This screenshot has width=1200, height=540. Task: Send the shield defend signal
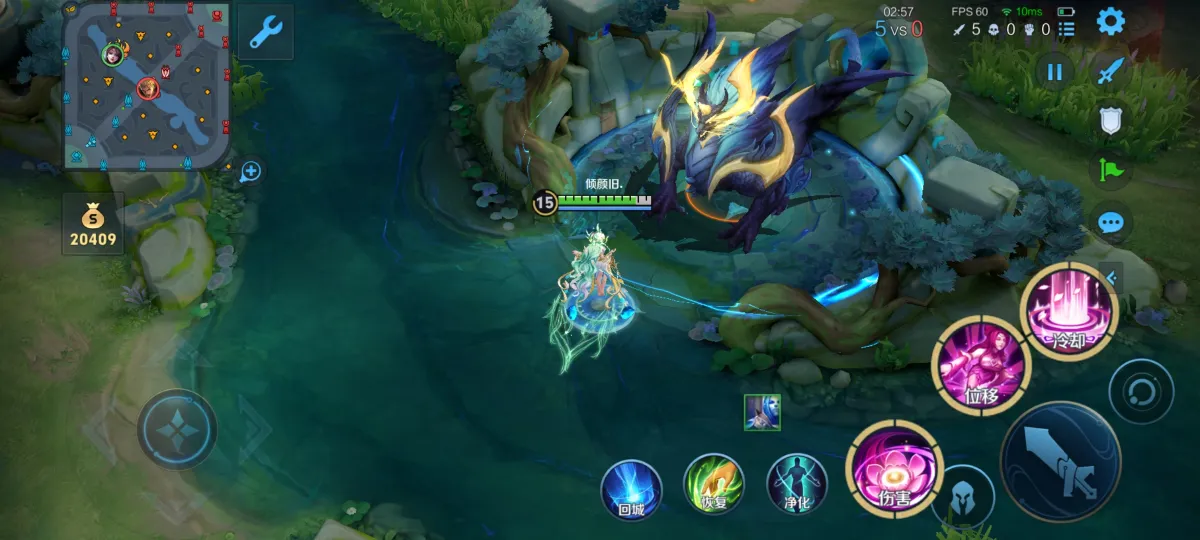click(x=1111, y=120)
